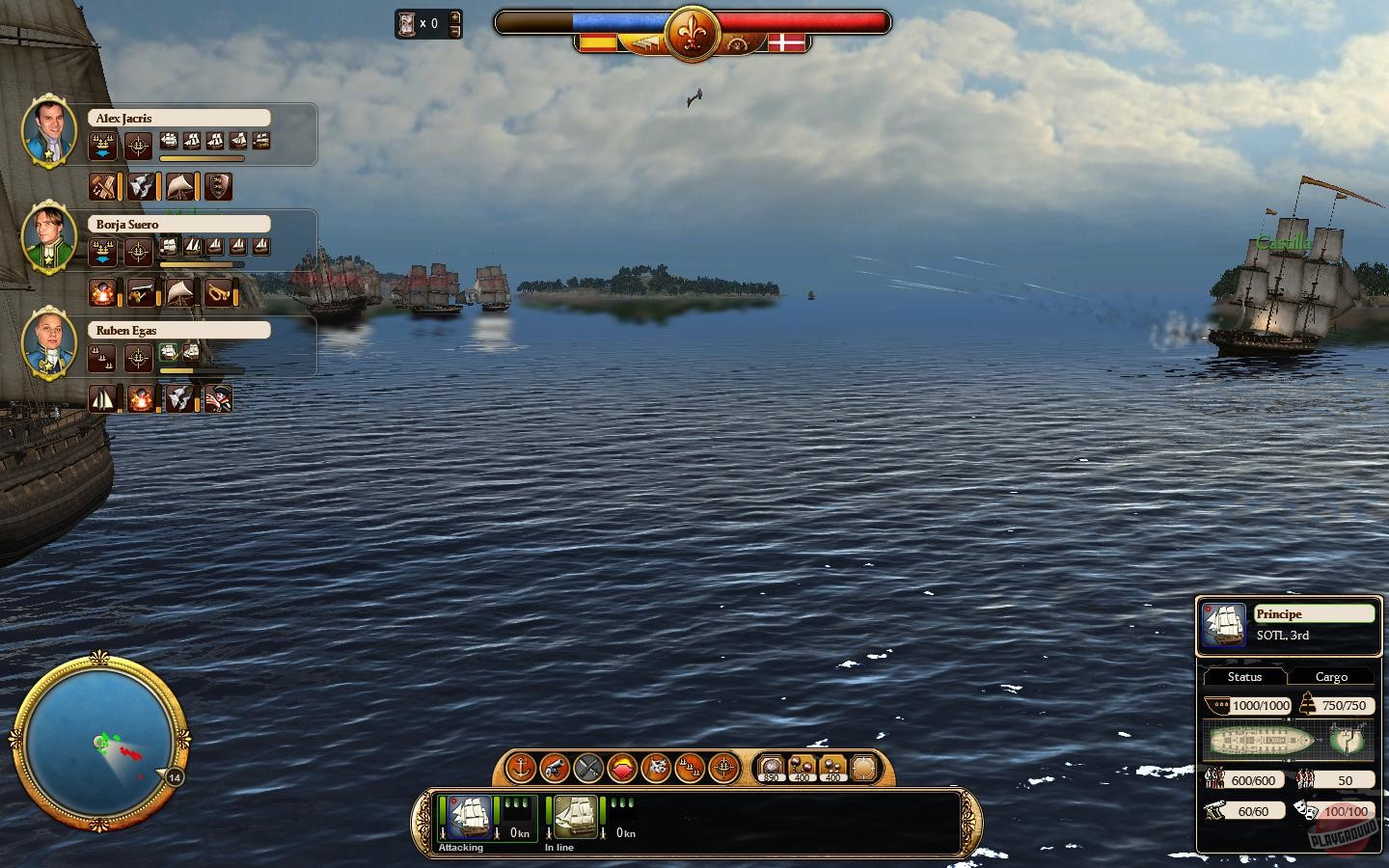The image size is (1389, 868).
Task: Select the ship thumbnail labeled Attacking
Action: click(x=469, y=816)
